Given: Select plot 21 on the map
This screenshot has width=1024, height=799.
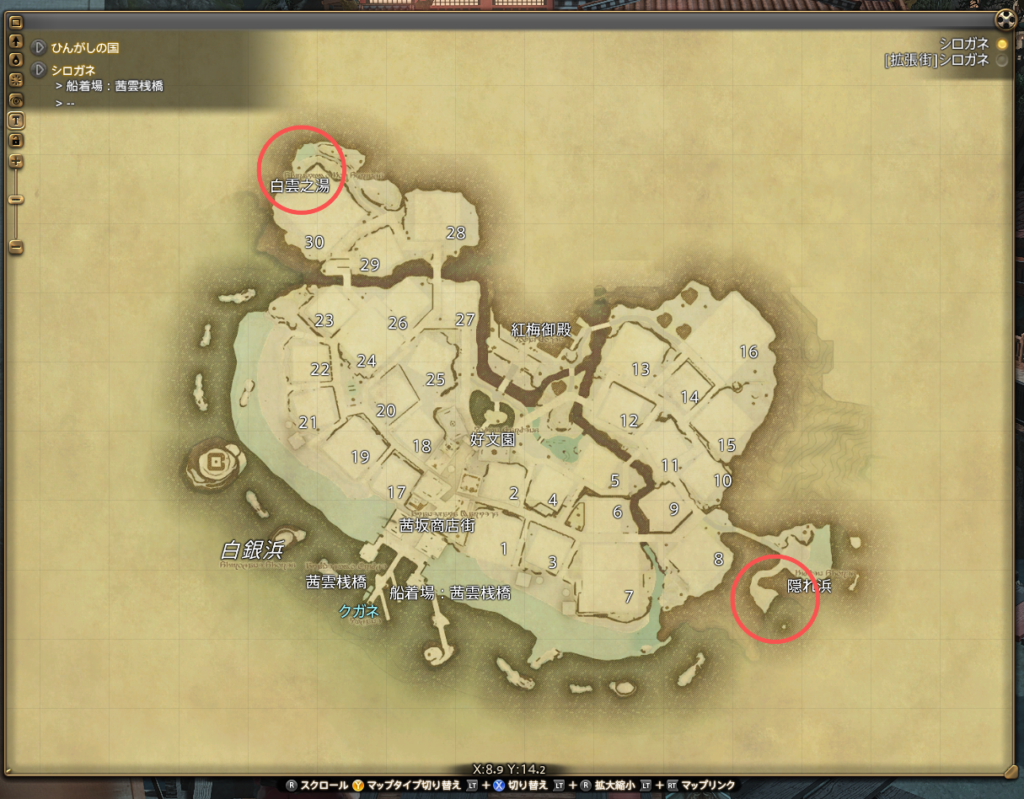Looking at the screenshot, I should coord(307,422).
